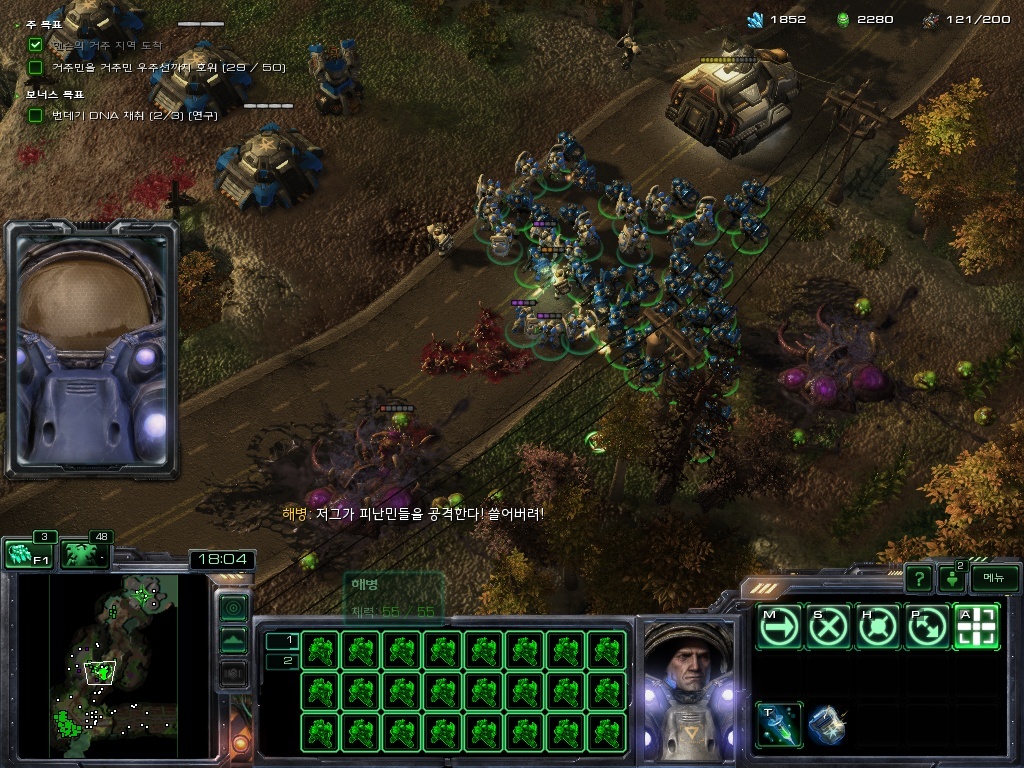Viewport: 1024px width, 768px height.
Task: Use the Stimpack syringe ability
Action: pyautogui.click(x=779, y=725)
